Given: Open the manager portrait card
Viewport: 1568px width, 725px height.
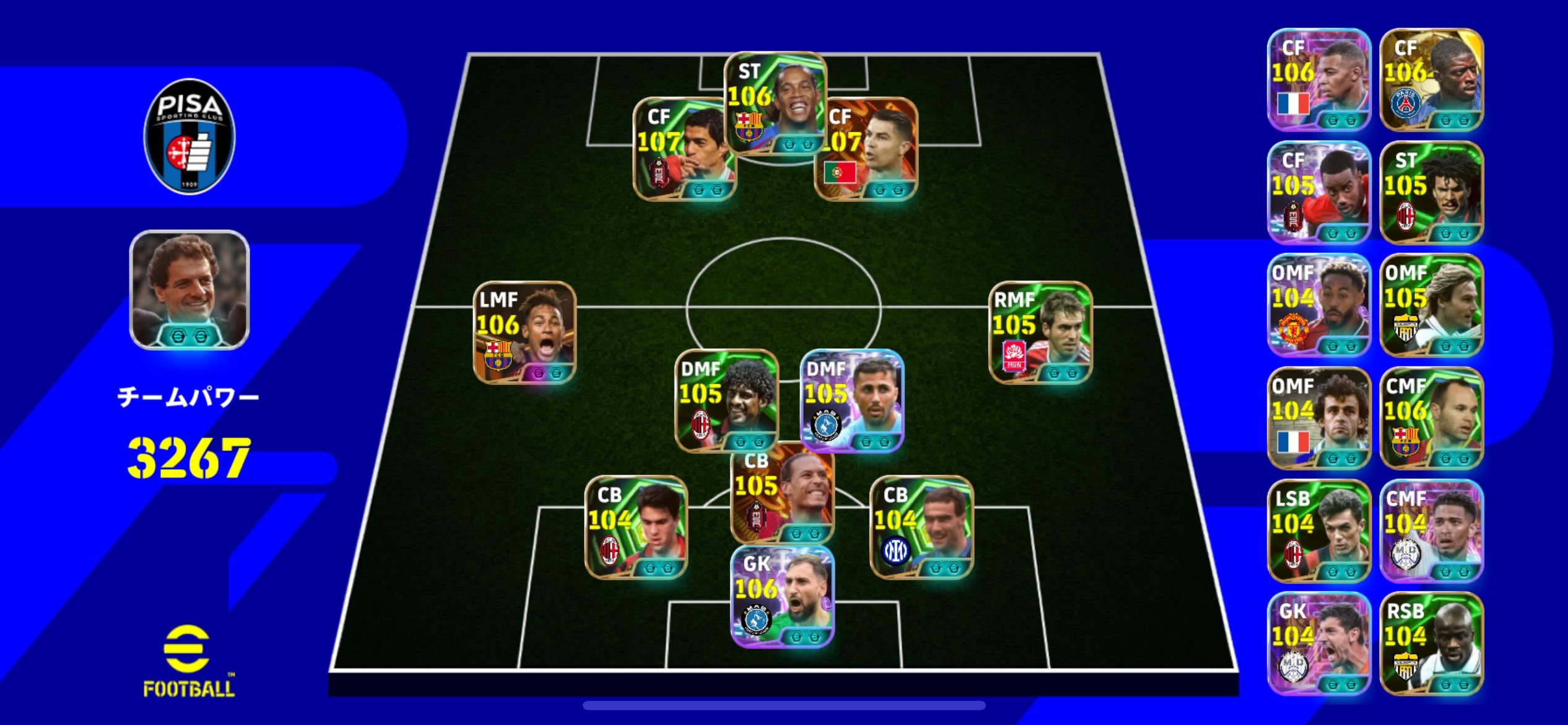Looking at the screenshot, I should click(x=189, y=290).
